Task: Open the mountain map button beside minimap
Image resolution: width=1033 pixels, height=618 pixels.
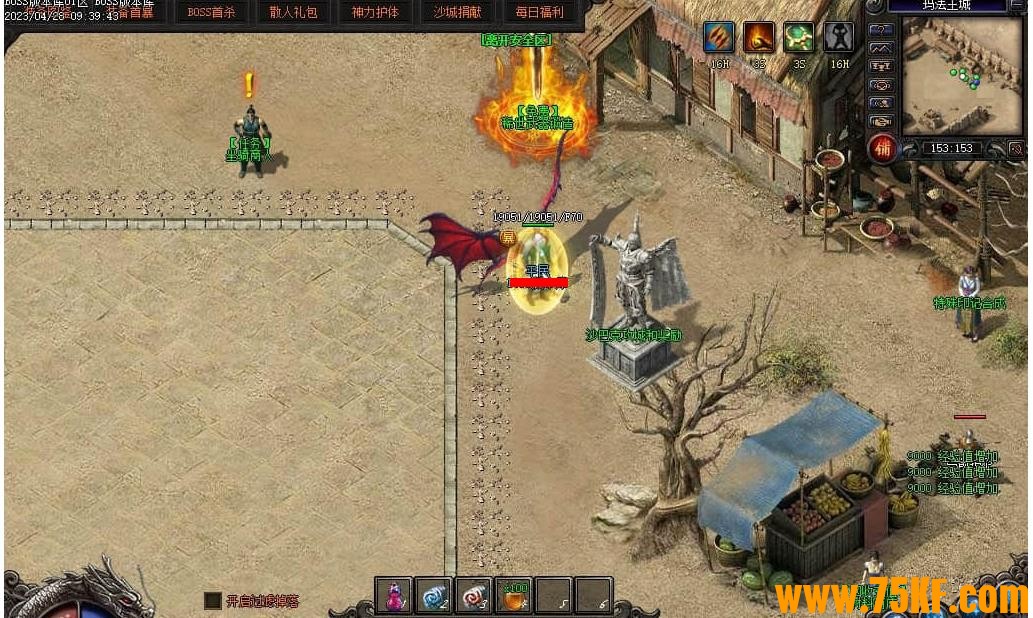Action: pyautogui.click(x=880, y=48)
